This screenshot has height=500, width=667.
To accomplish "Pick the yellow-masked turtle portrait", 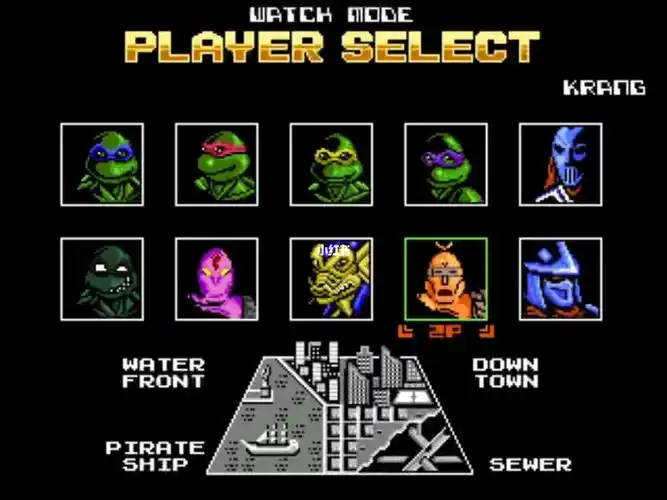I will 332,164.
